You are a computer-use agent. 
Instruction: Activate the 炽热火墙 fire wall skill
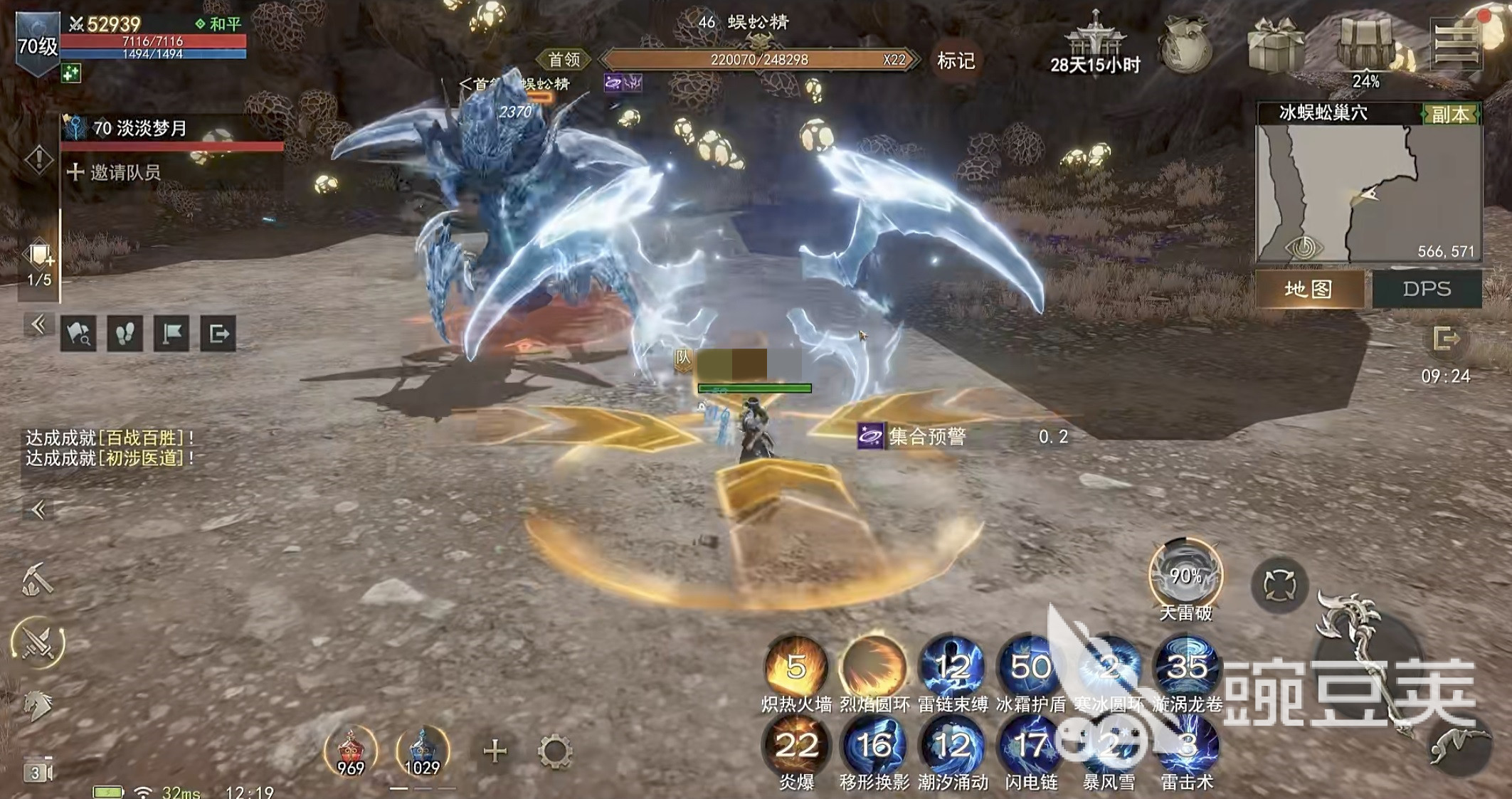tap(795, 668)
